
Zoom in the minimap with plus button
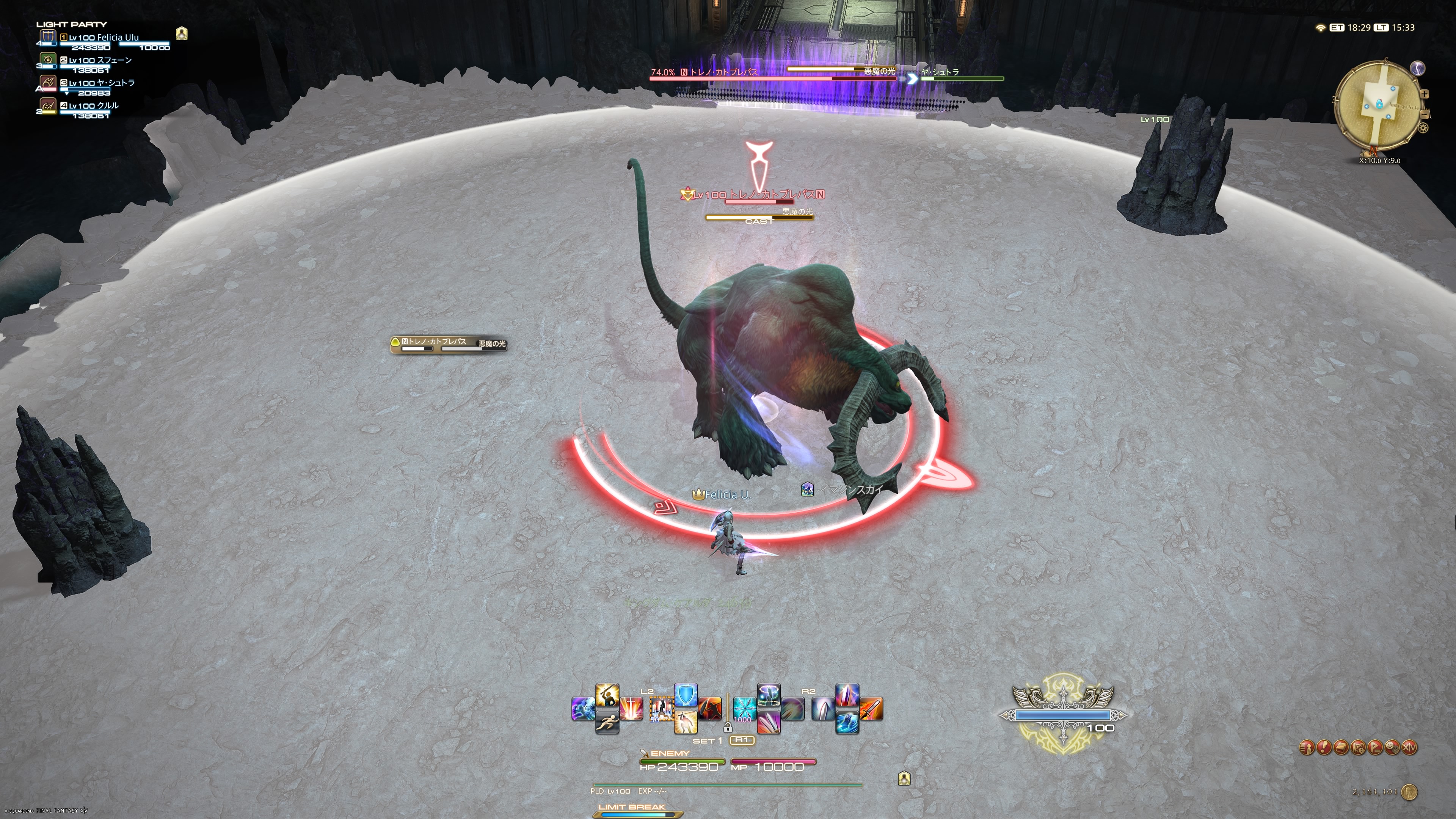1425,94
